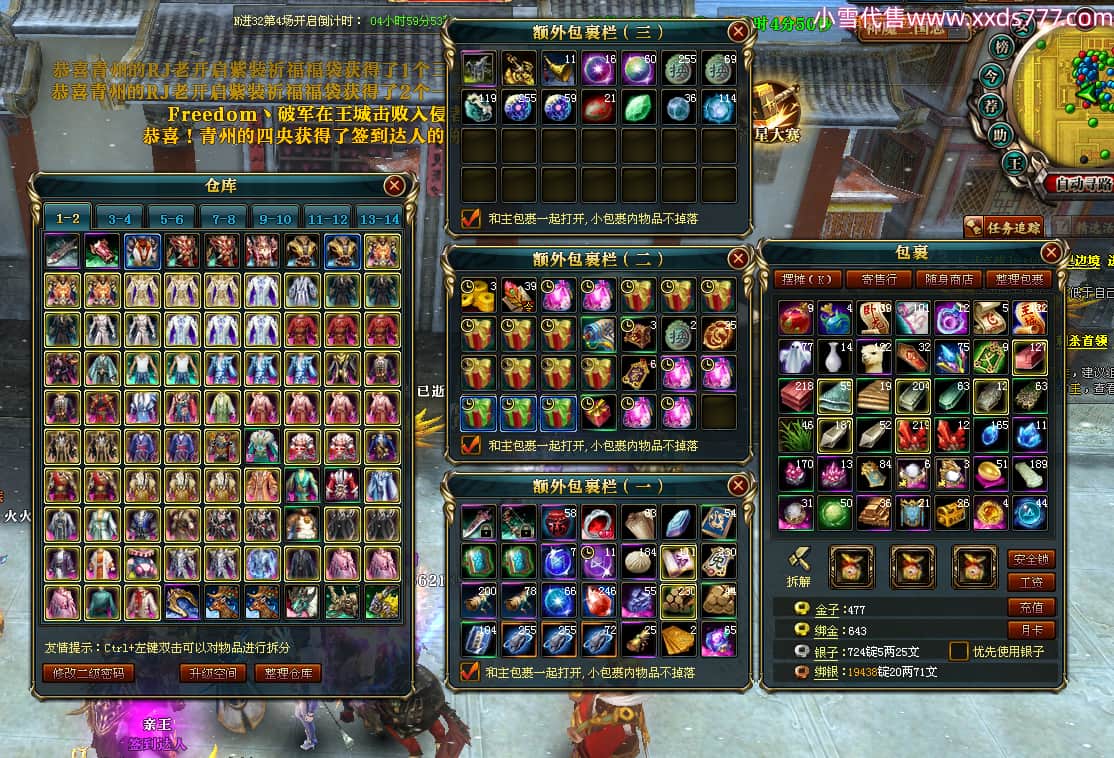1114x758 pixels.
Task: Select the 拆解 hammer dismantle icon
Action: pyautogui.click(x=797, y=564)
